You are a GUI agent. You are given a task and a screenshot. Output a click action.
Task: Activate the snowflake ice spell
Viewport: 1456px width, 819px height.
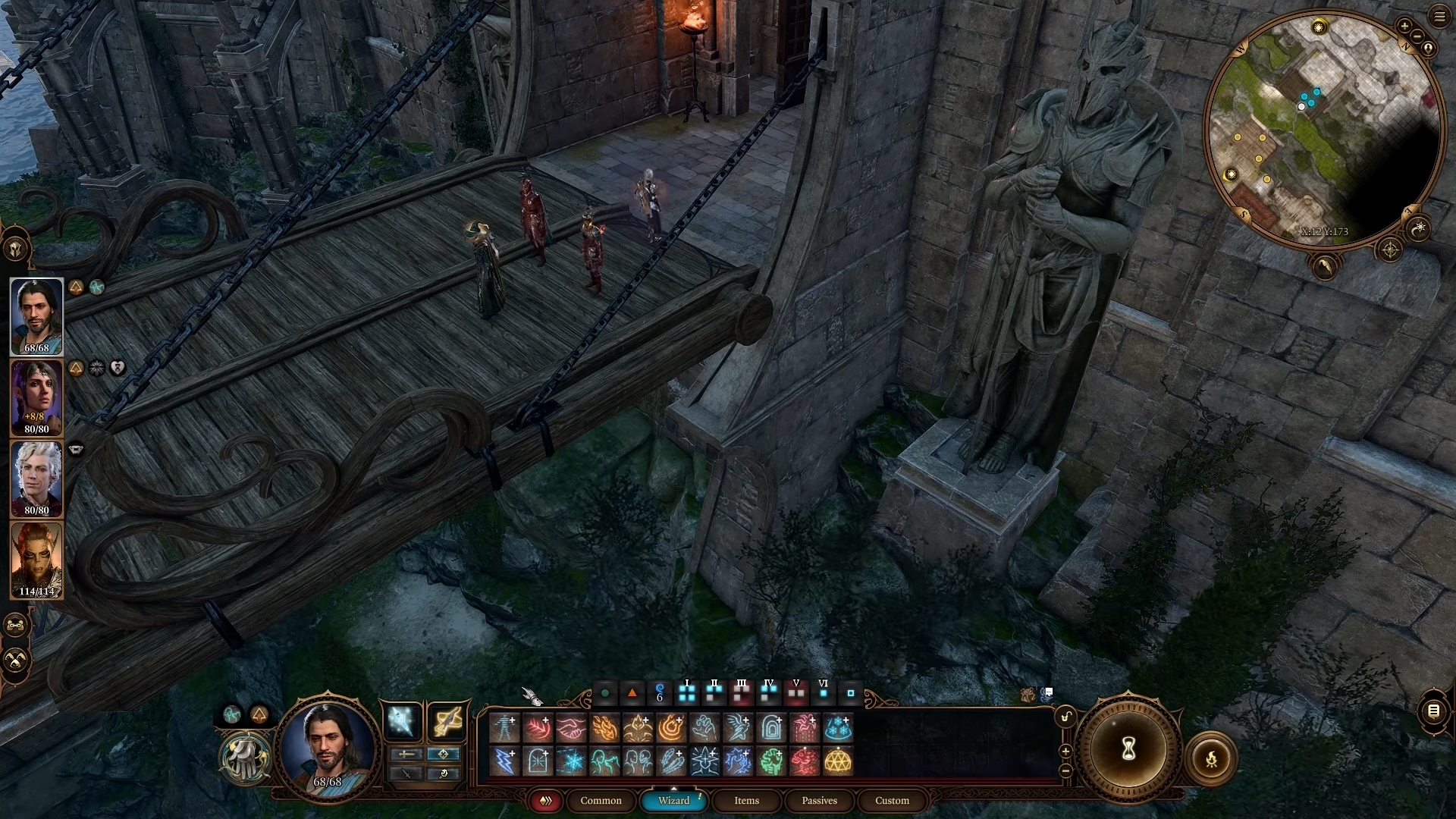571,761
